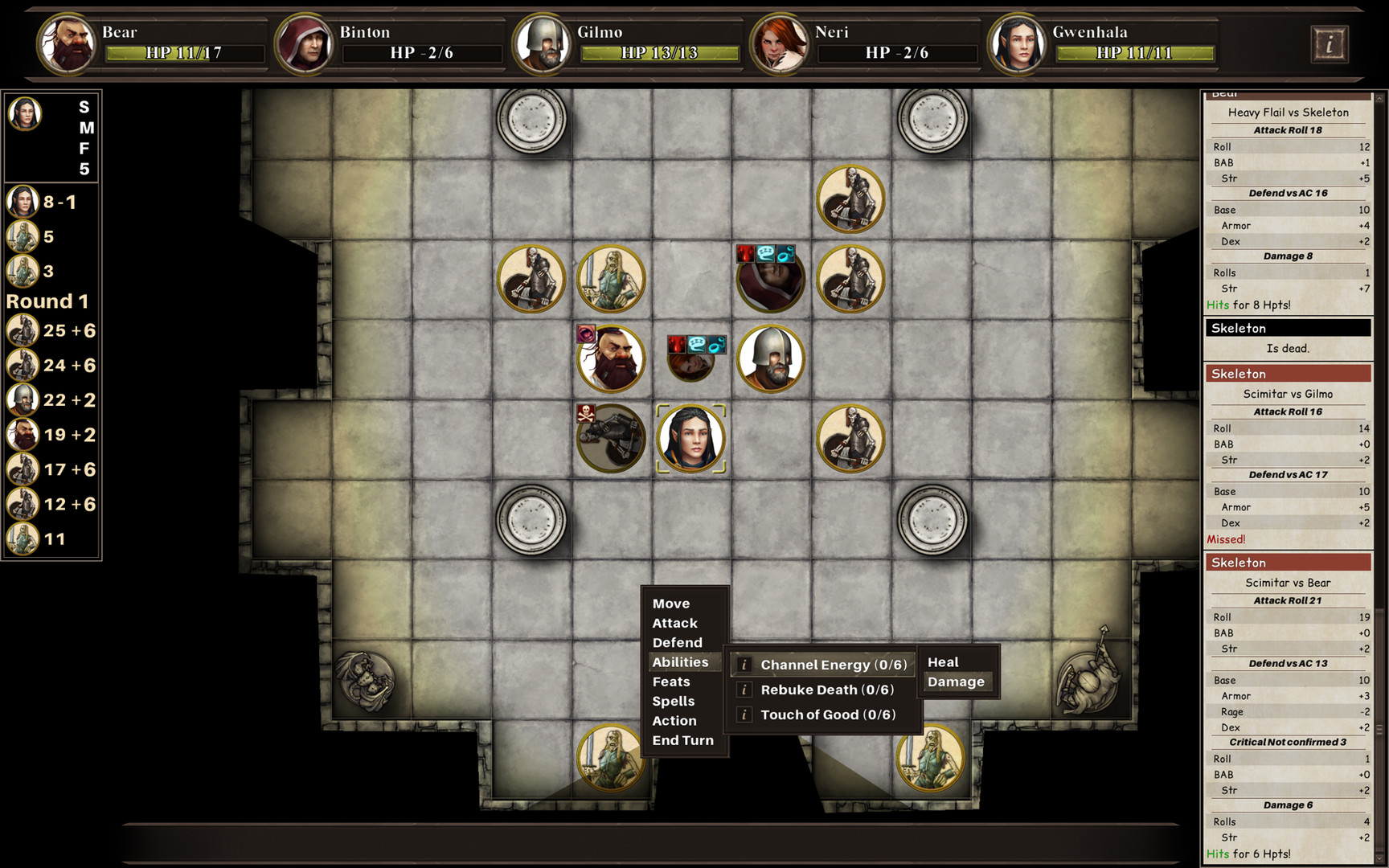
Task: Click Gilmo's helmeted token on the map
Action: [x=770, y=359]
